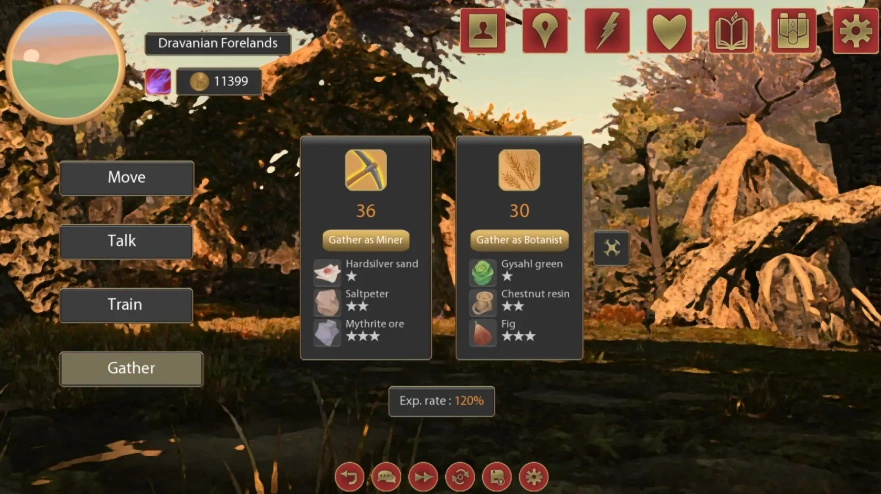881x494 pixels.
Task: Open the open book journal icon
Action: point(731,31)
